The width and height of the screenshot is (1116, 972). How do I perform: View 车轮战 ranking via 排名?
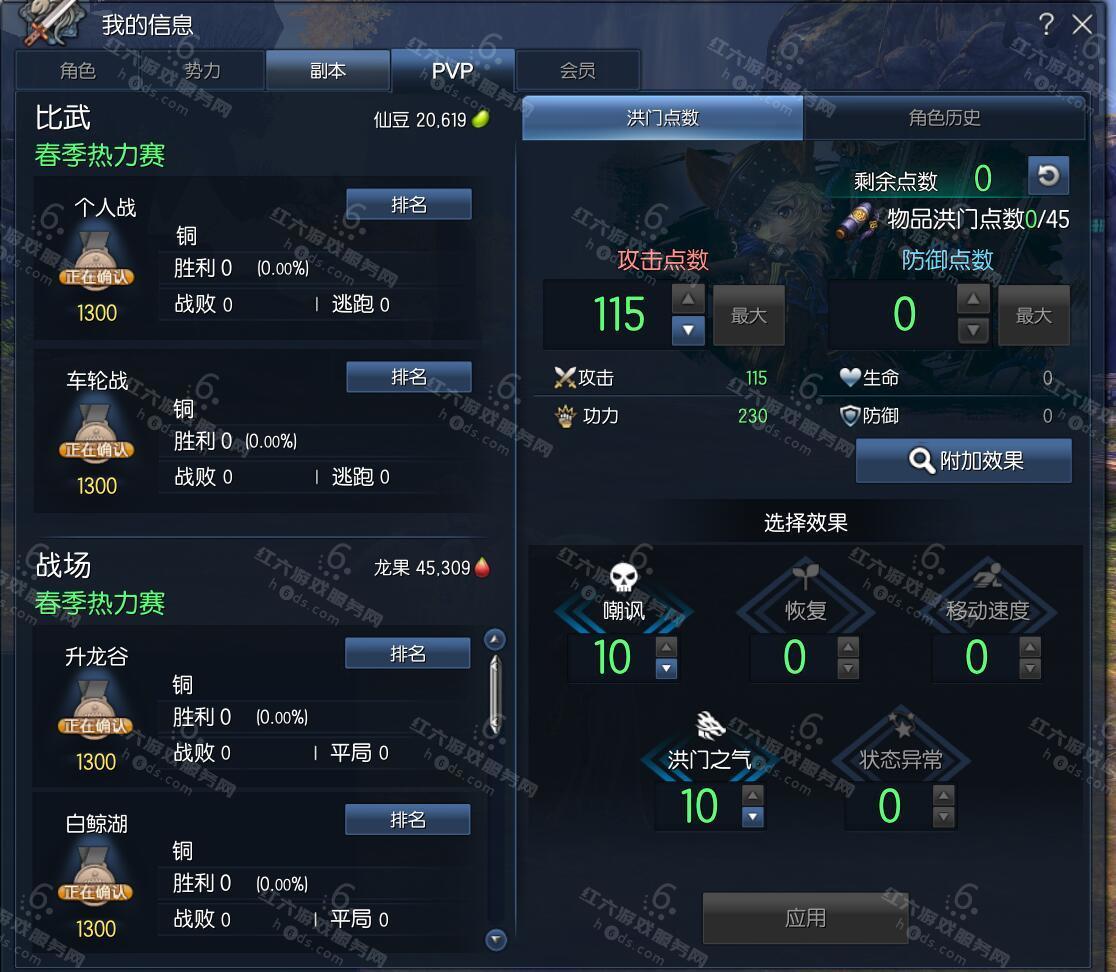pyautogui.click(x=408, y=377)
